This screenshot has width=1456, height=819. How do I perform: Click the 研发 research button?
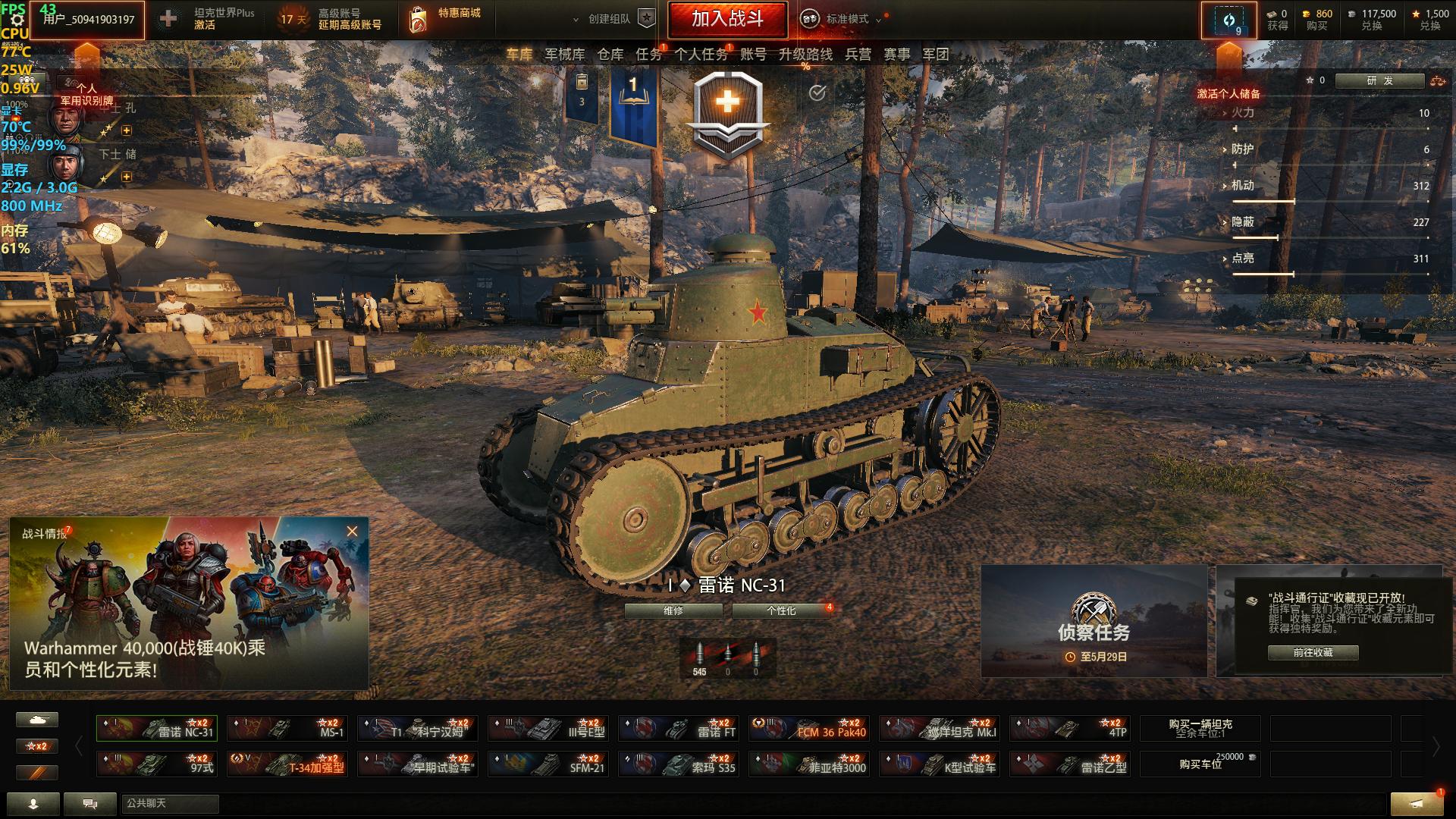click(1379, 80)
